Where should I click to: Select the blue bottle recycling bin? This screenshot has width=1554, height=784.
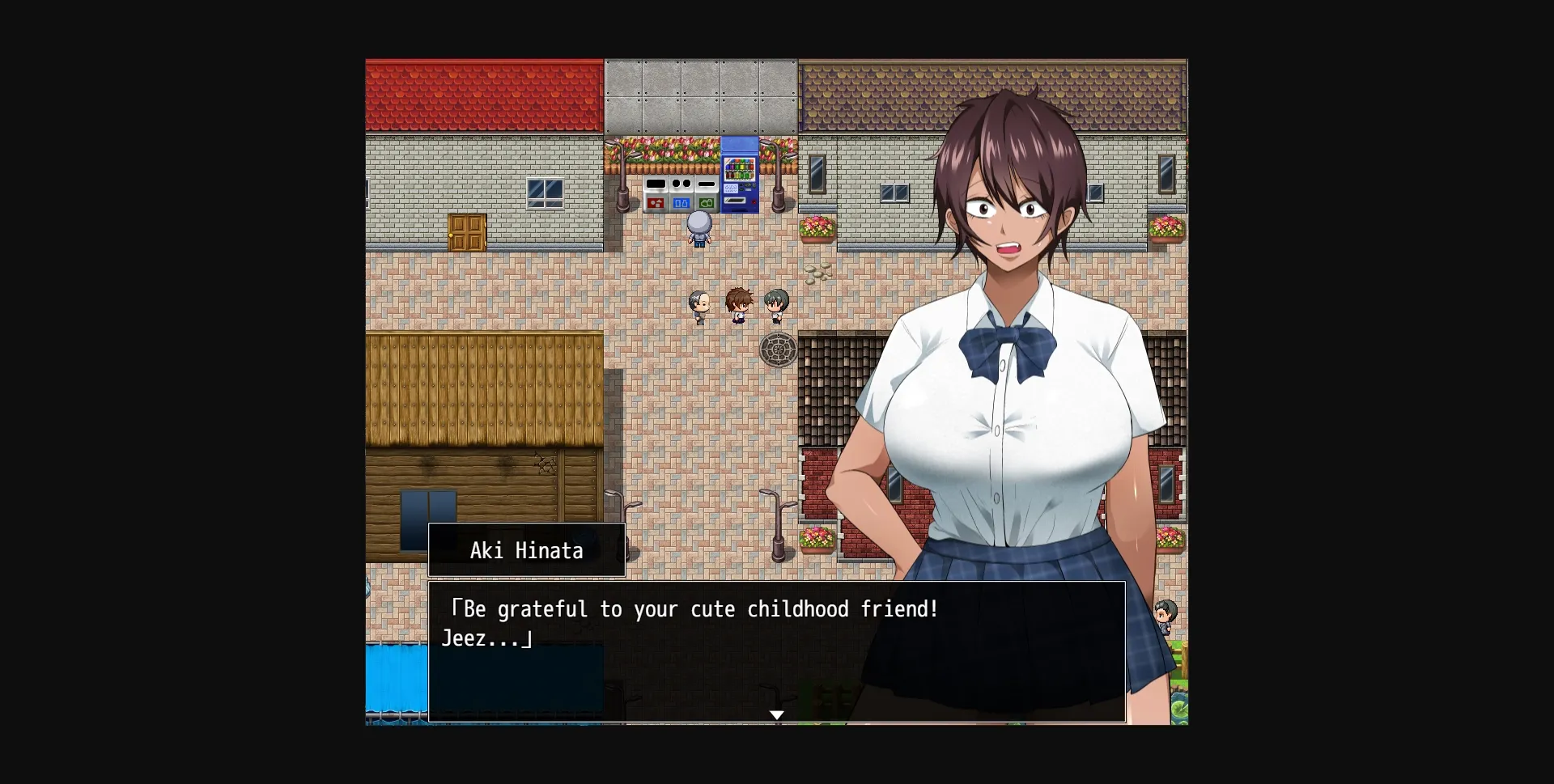[x=681, y=202]
